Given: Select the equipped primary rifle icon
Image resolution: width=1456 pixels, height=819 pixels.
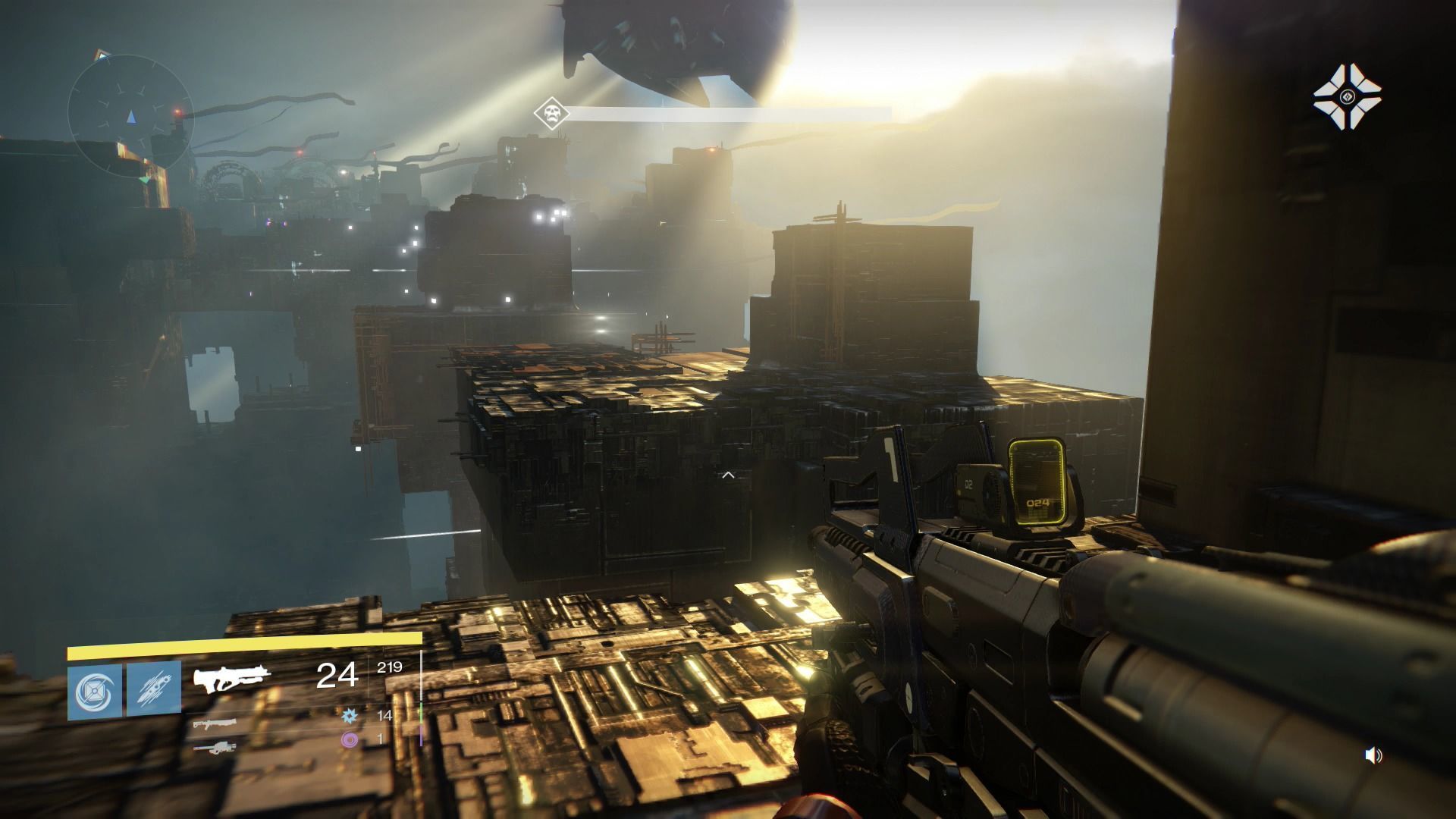Looking at the screenshot, I should coord(231,679).
